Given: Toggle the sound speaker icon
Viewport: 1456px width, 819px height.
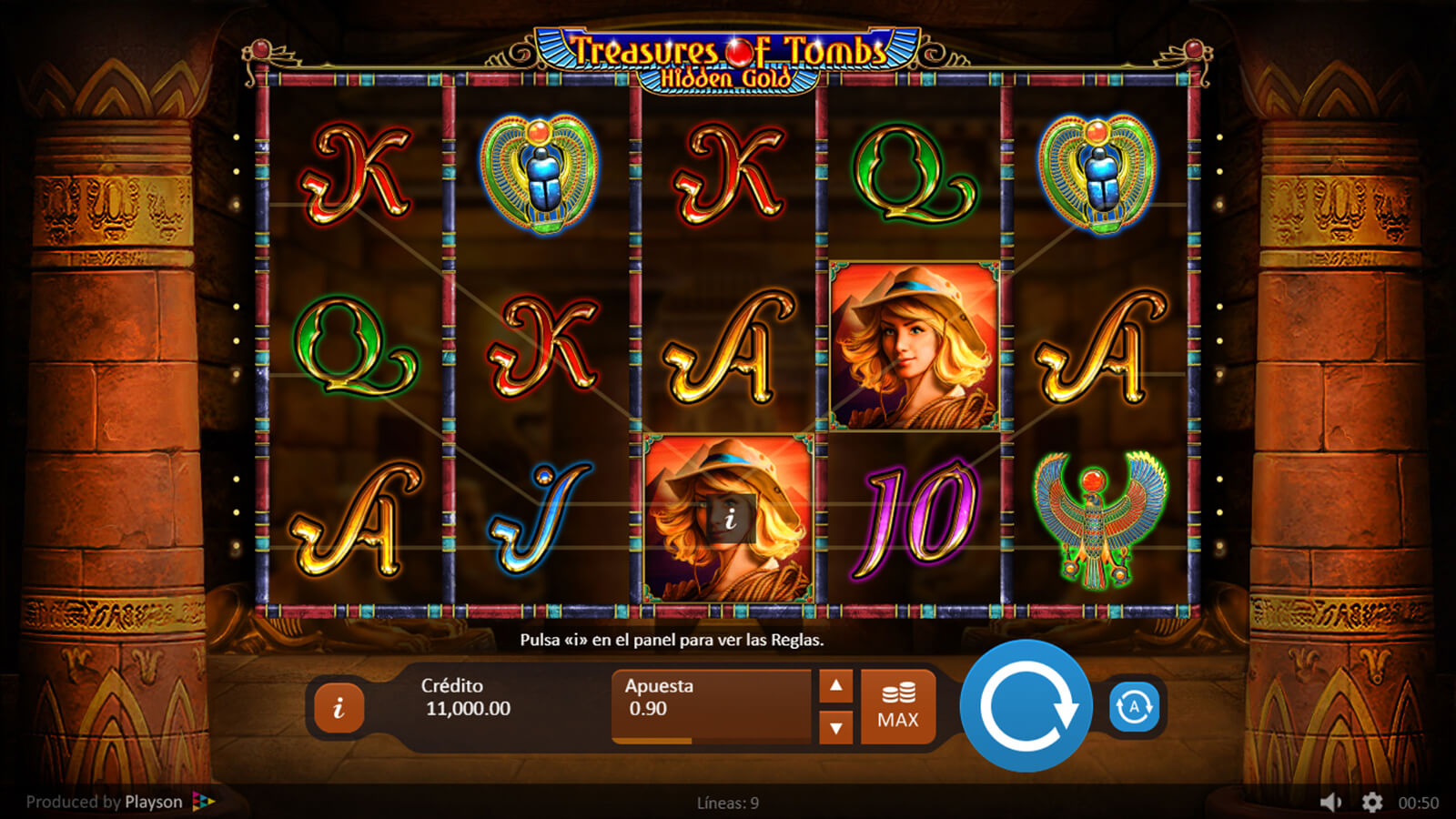Looking at the screenshot, I should [1330, 802].
